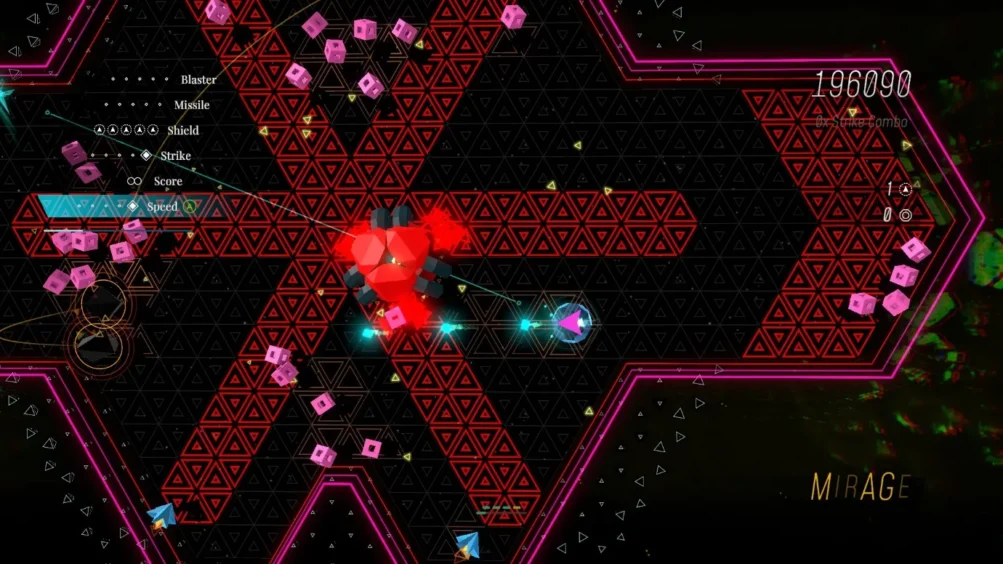Pick the Shield upgrade option
Viewport: 1003px width, 564px height.
(182, 130)
